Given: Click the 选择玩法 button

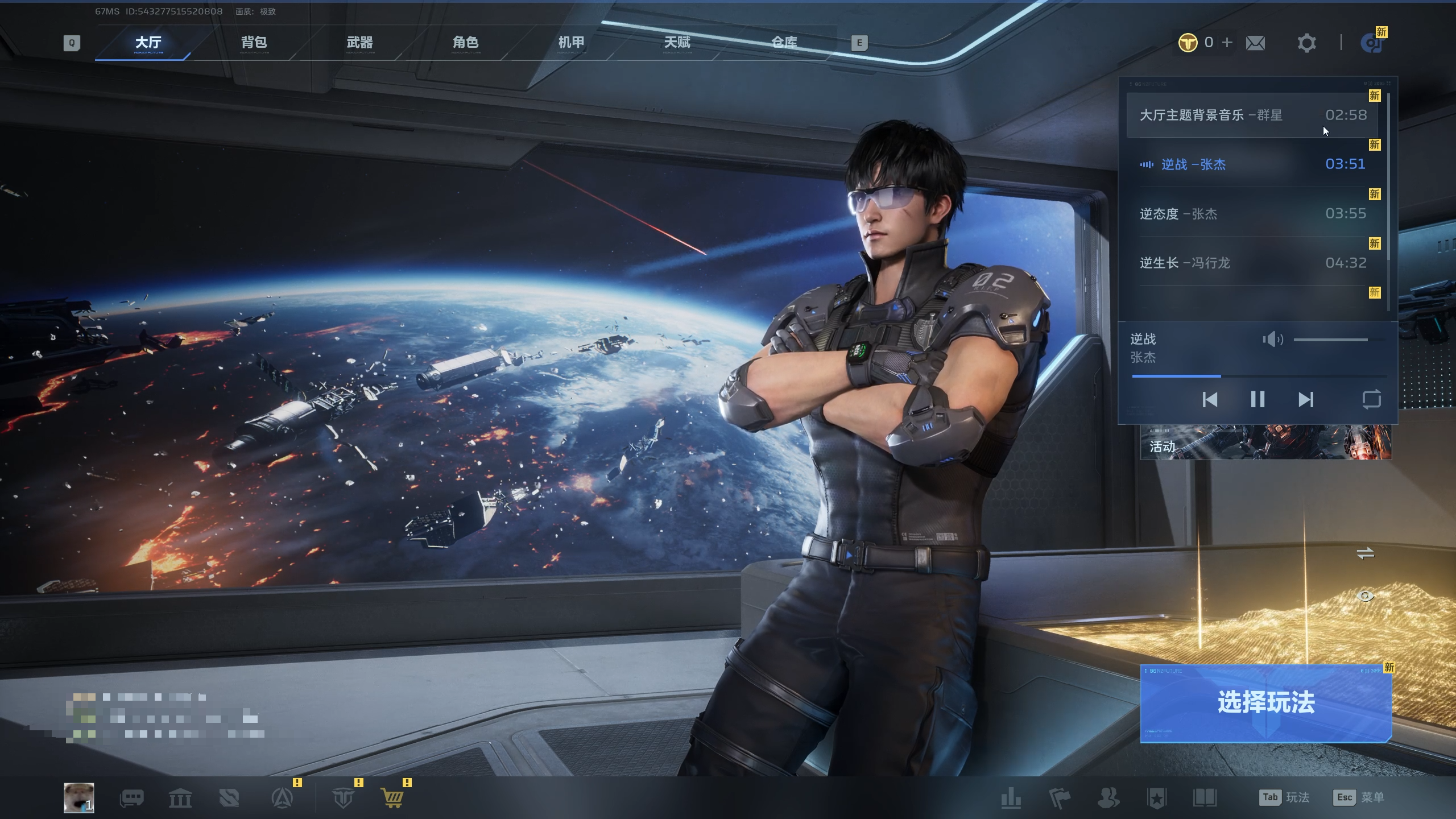Looking at the screenshot, I should [x=1265, y=703].
